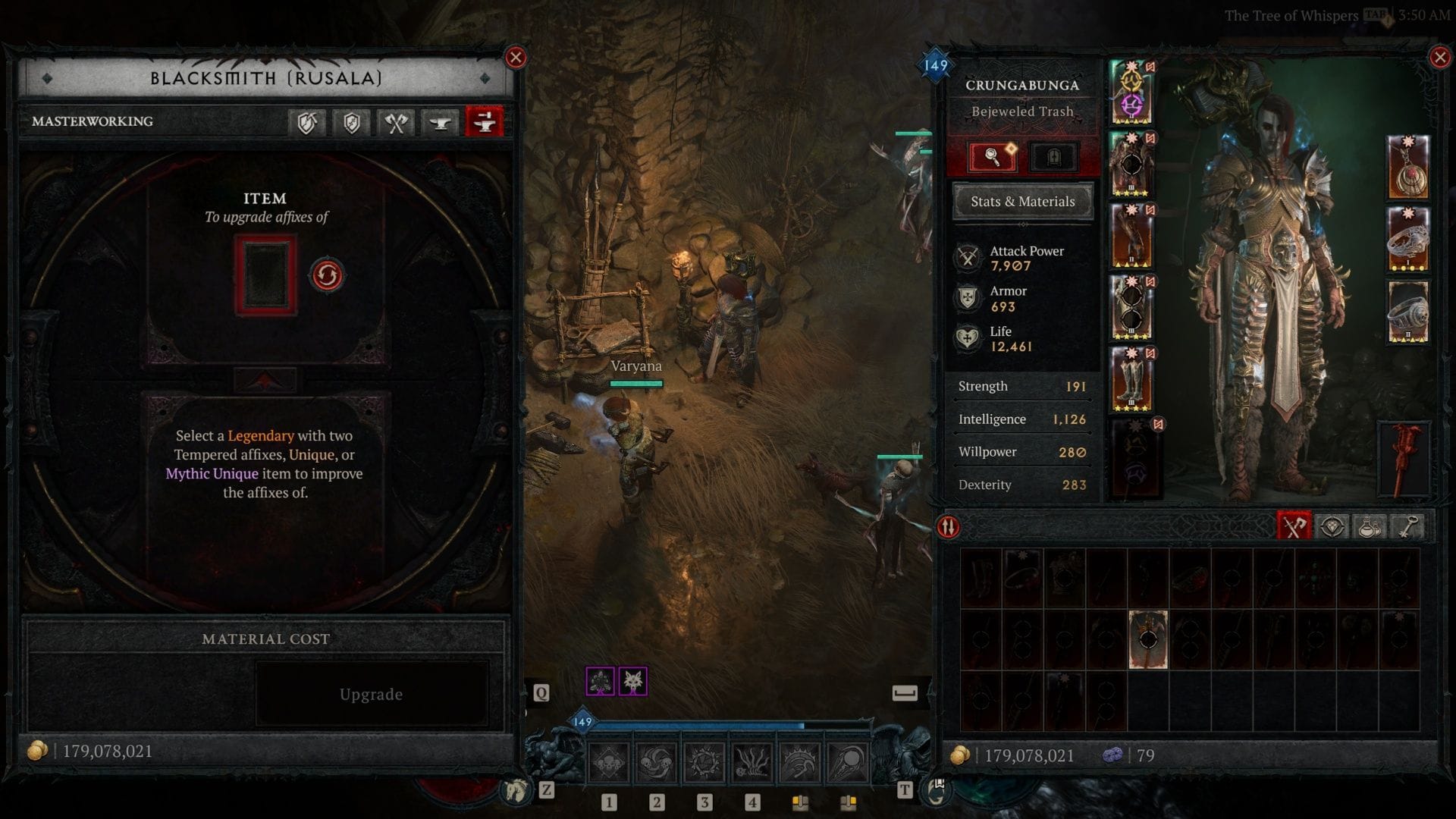Open Stats & Materials
Viewport: 1456px width, 819px height.
(x=1022, y=201)
